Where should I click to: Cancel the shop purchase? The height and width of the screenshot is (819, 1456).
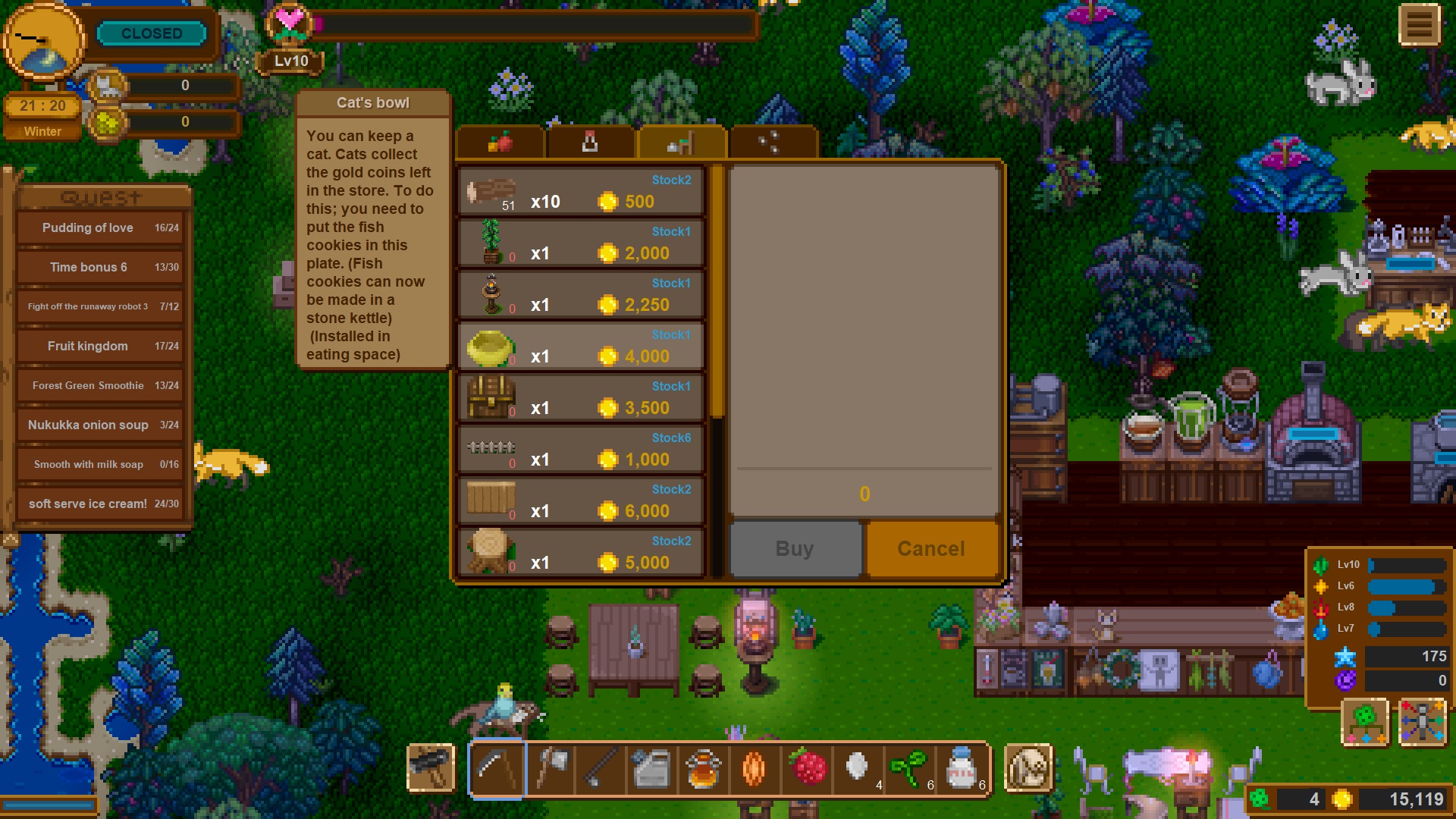coord(931,548)
